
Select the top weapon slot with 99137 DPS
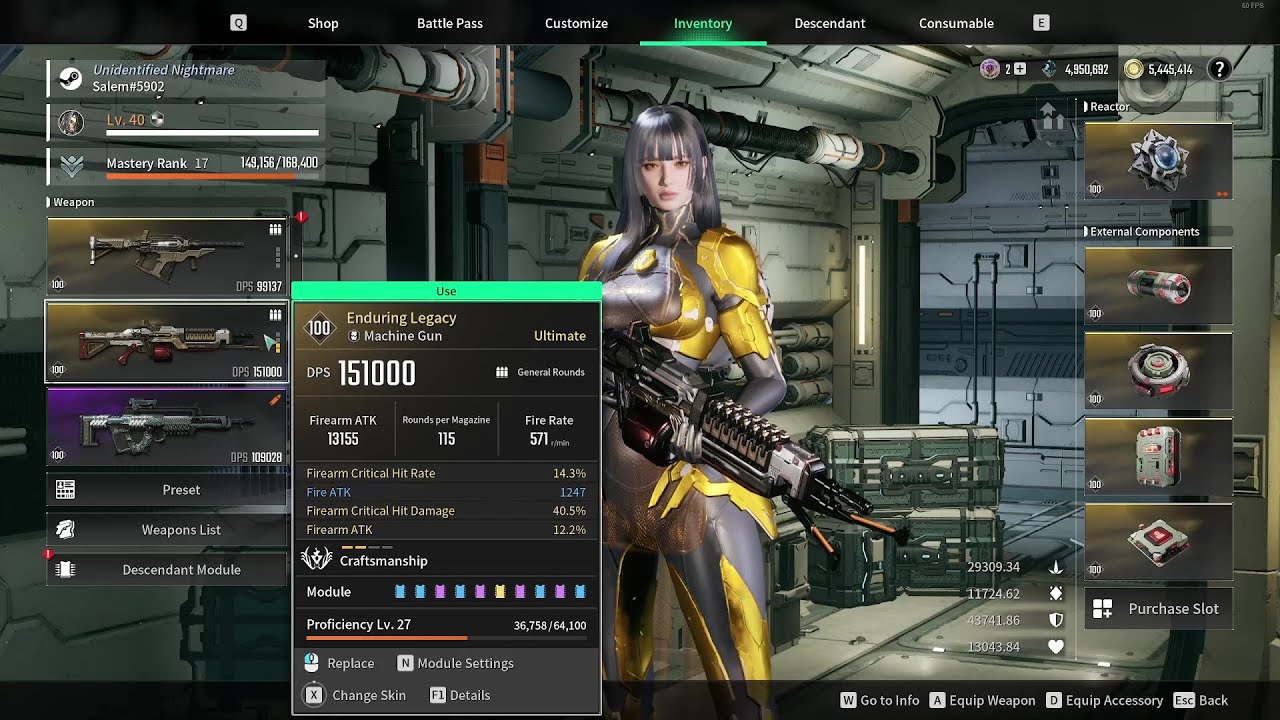click(166, 257)
